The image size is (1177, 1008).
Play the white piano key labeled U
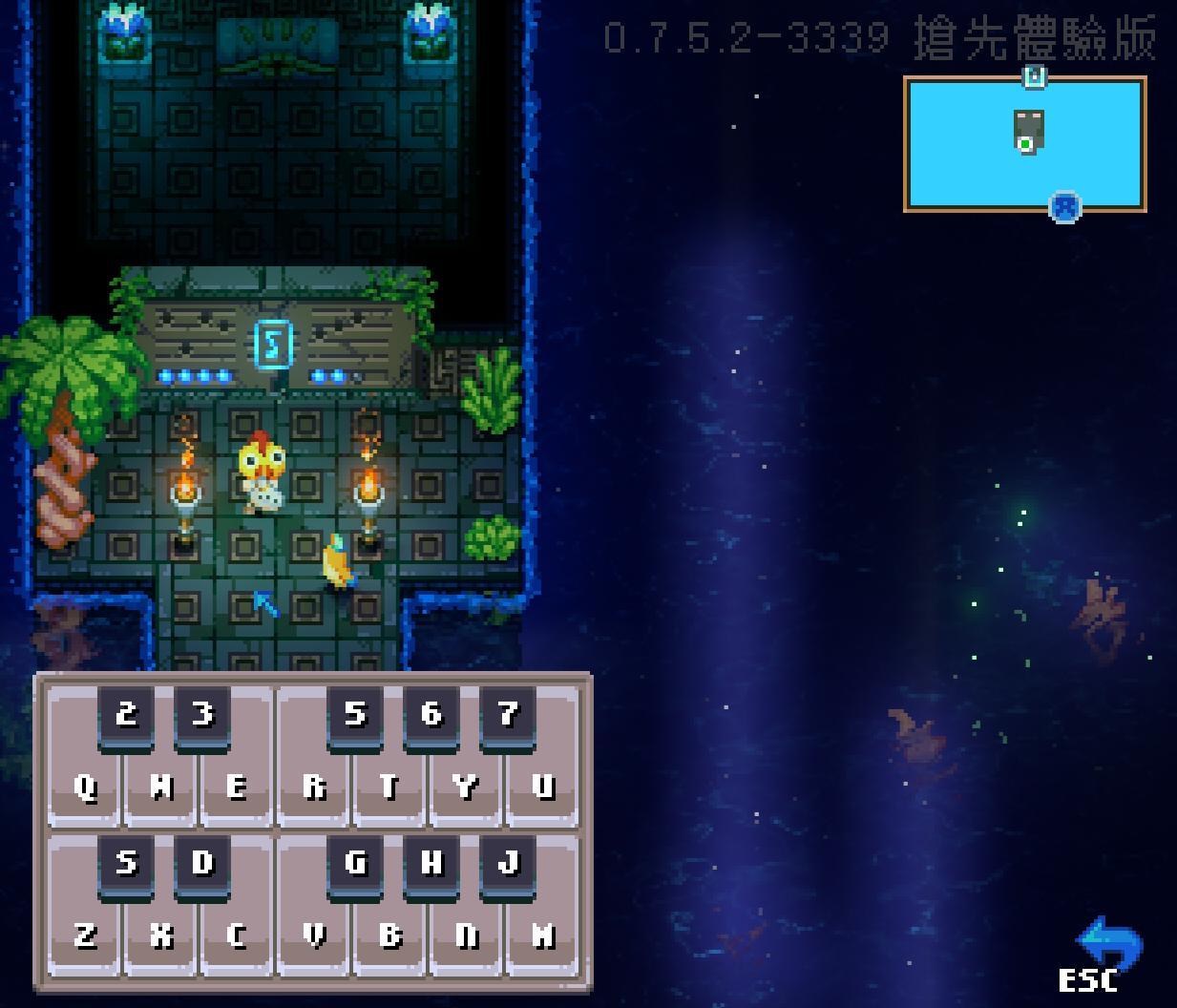tap(542, 788)
